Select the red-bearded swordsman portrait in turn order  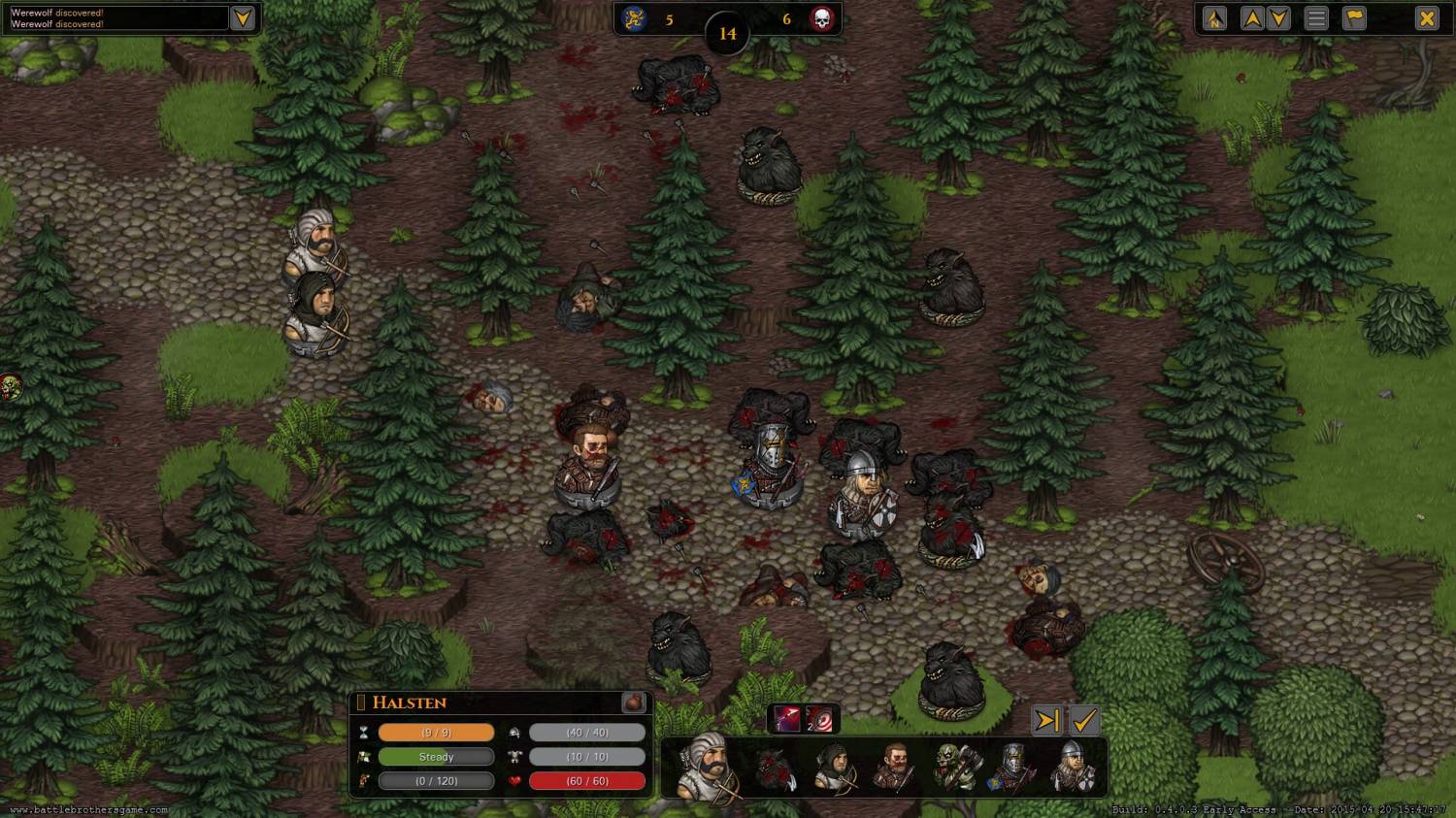pos(893,769)
